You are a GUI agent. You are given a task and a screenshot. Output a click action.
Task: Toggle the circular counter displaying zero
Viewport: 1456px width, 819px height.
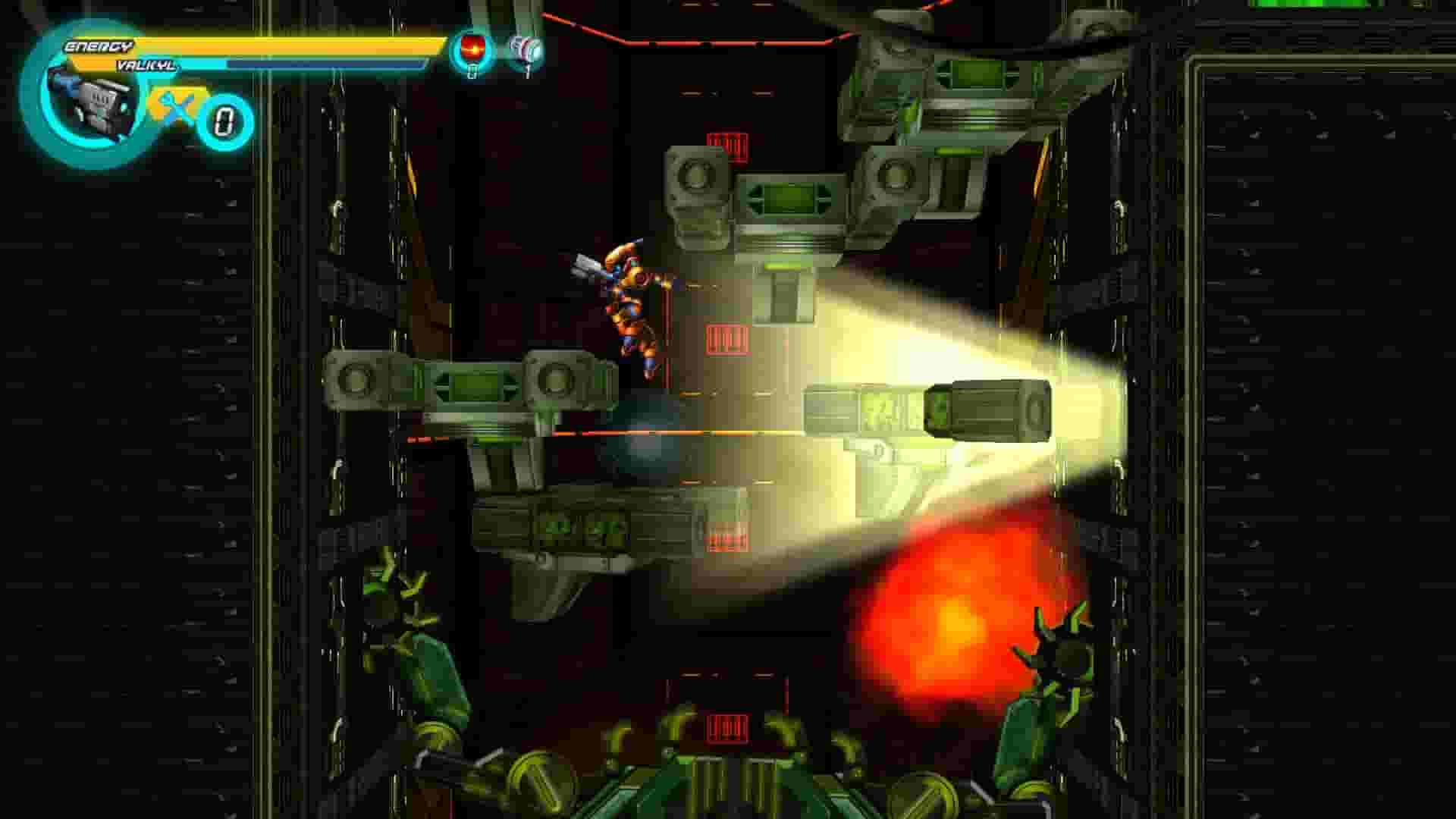tap(224, 118)
